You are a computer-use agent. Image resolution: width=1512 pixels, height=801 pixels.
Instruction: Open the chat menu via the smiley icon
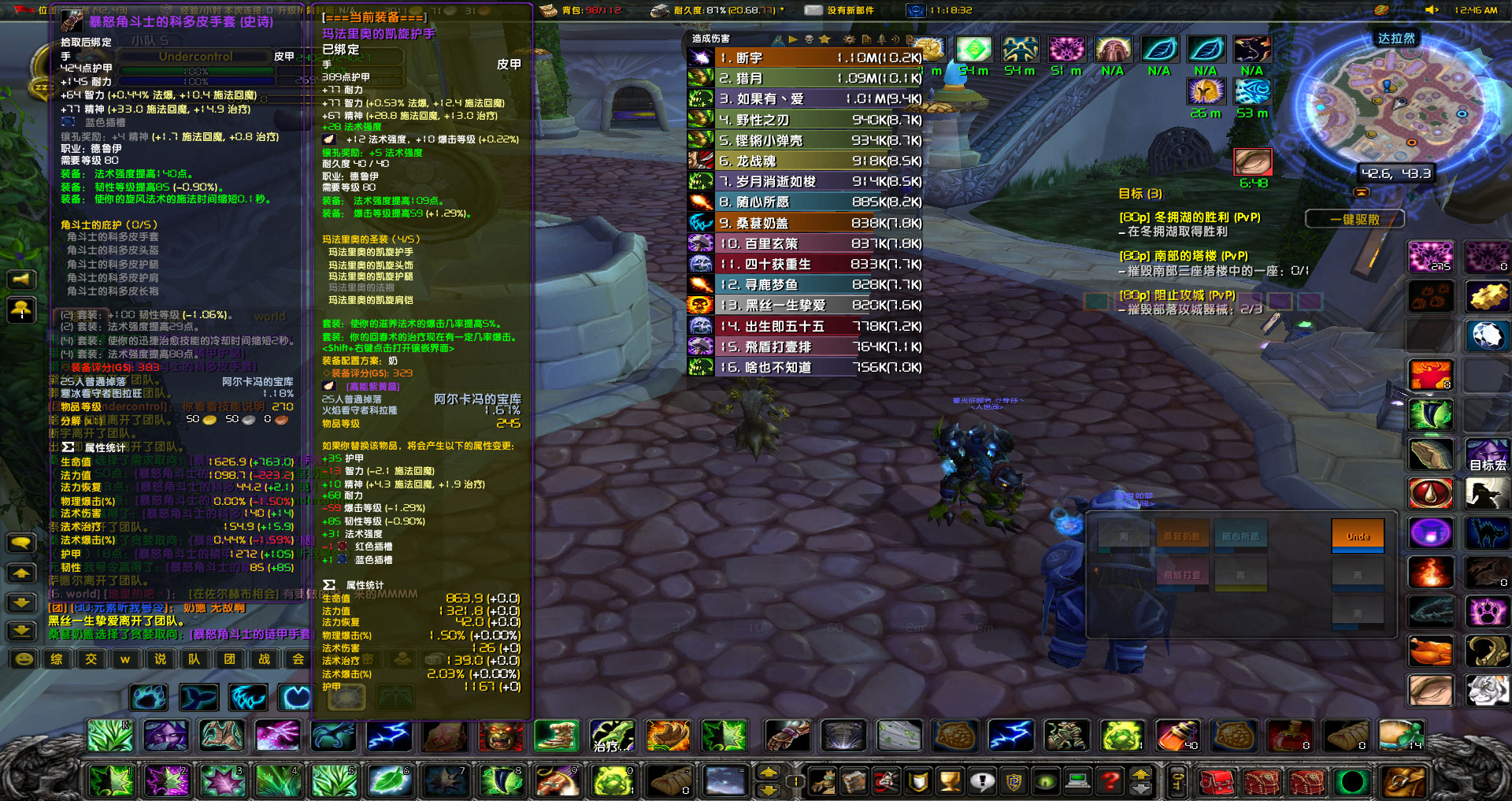(x=24, y=660)
